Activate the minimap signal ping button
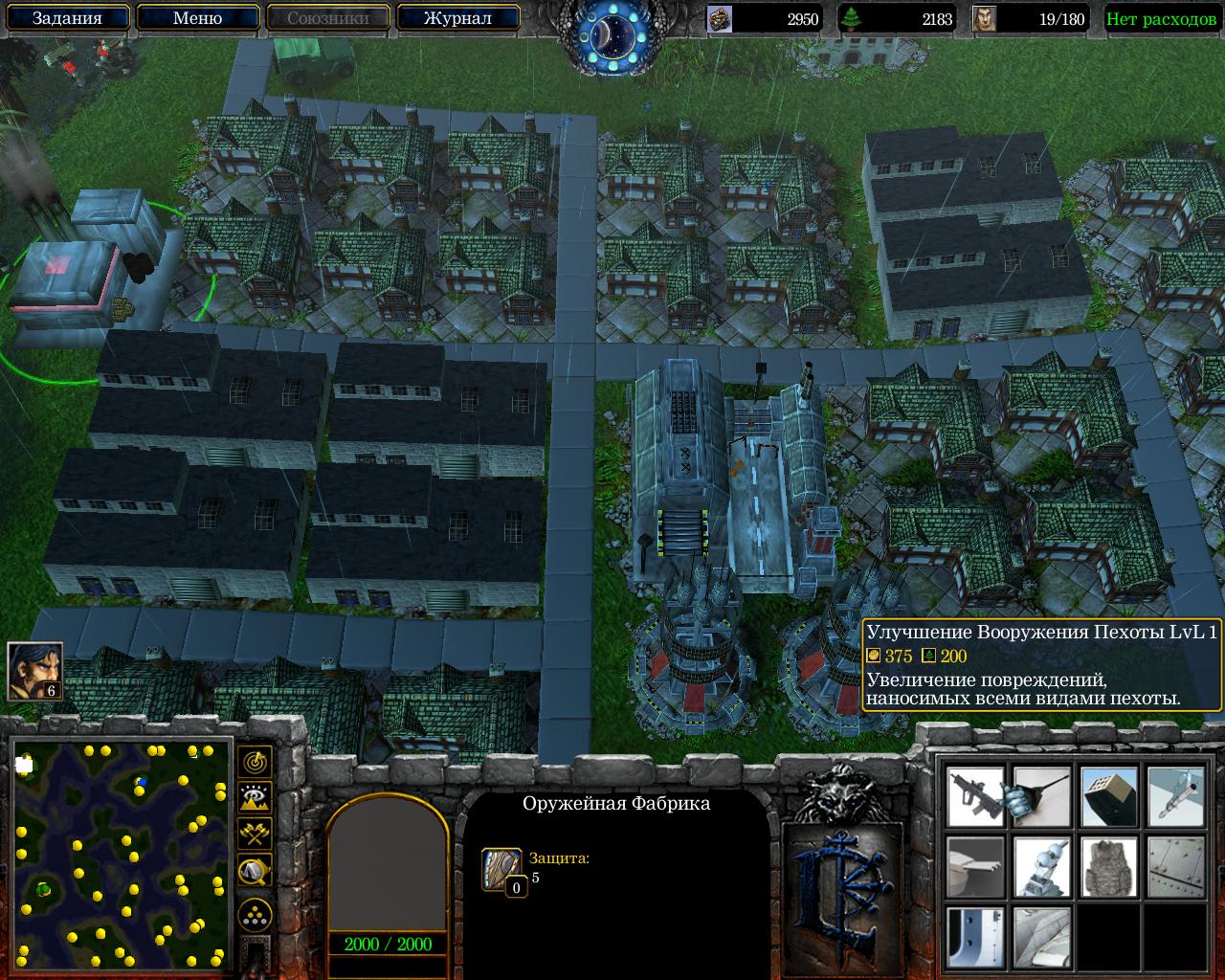1225x980 pixels. coord(255,762)
